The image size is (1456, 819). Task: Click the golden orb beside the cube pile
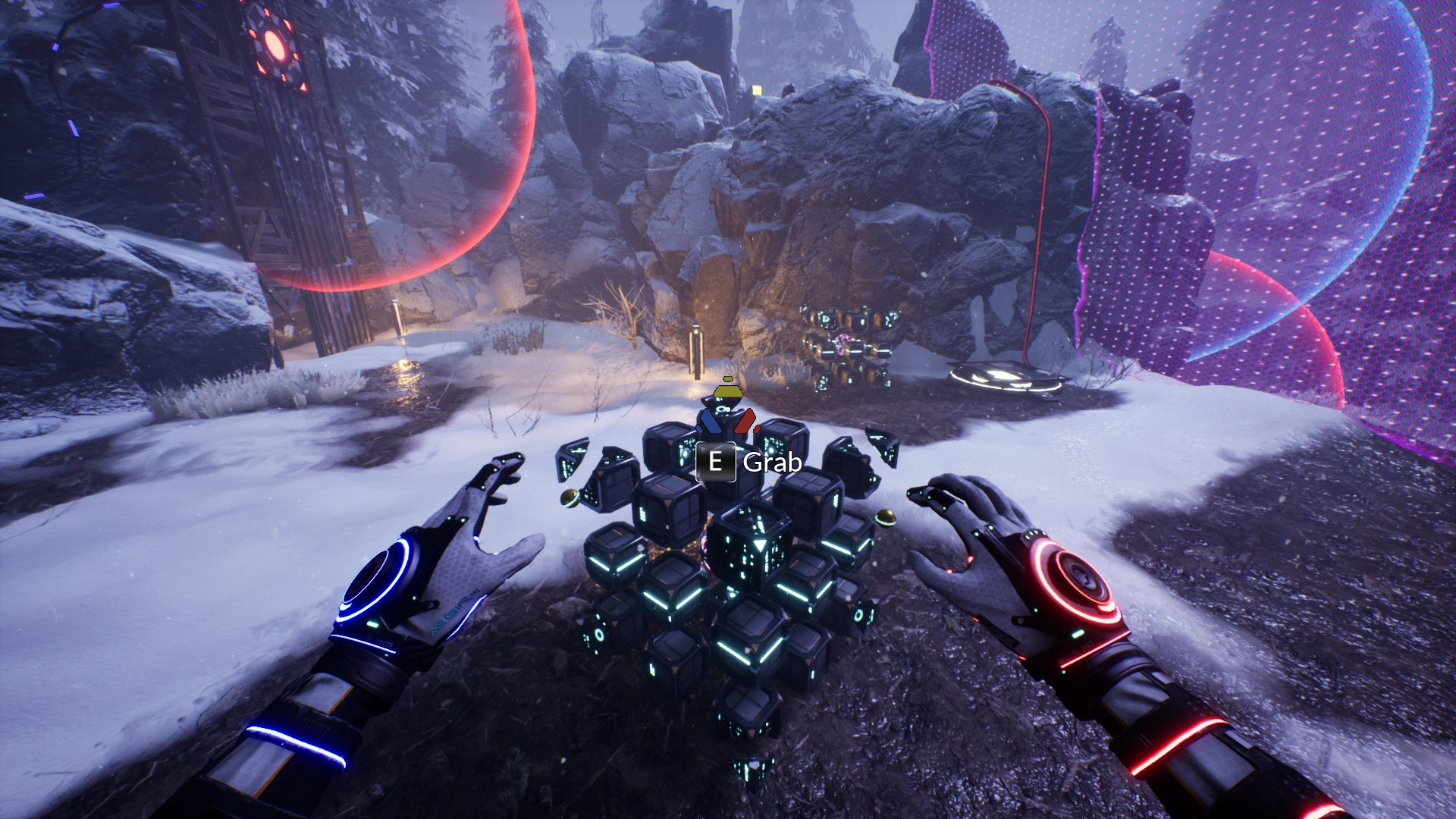tap(887, 518)
